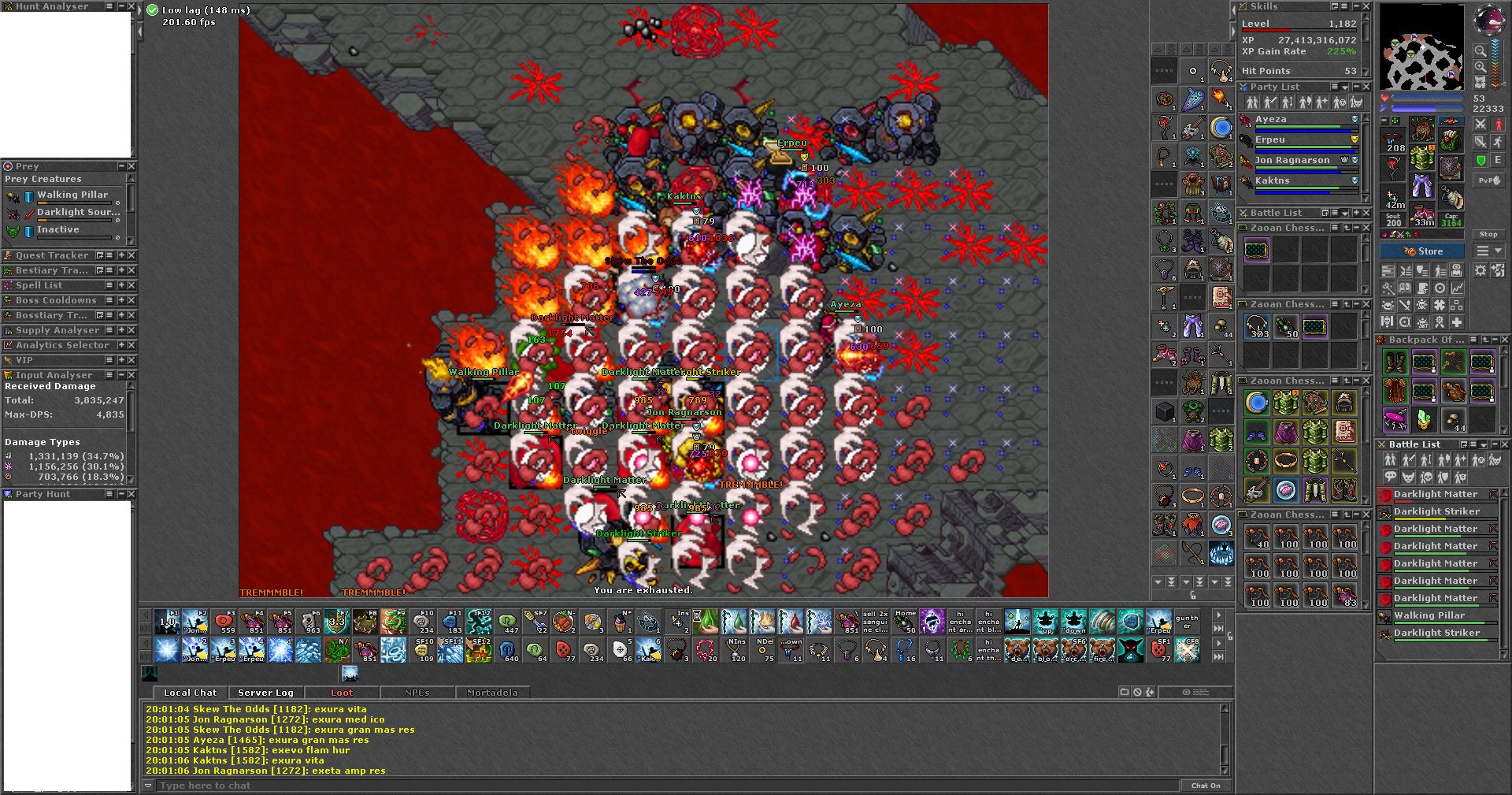1512x795 pixels.
Task: Choose Kaktns from the Party List
Action: 1273,180
